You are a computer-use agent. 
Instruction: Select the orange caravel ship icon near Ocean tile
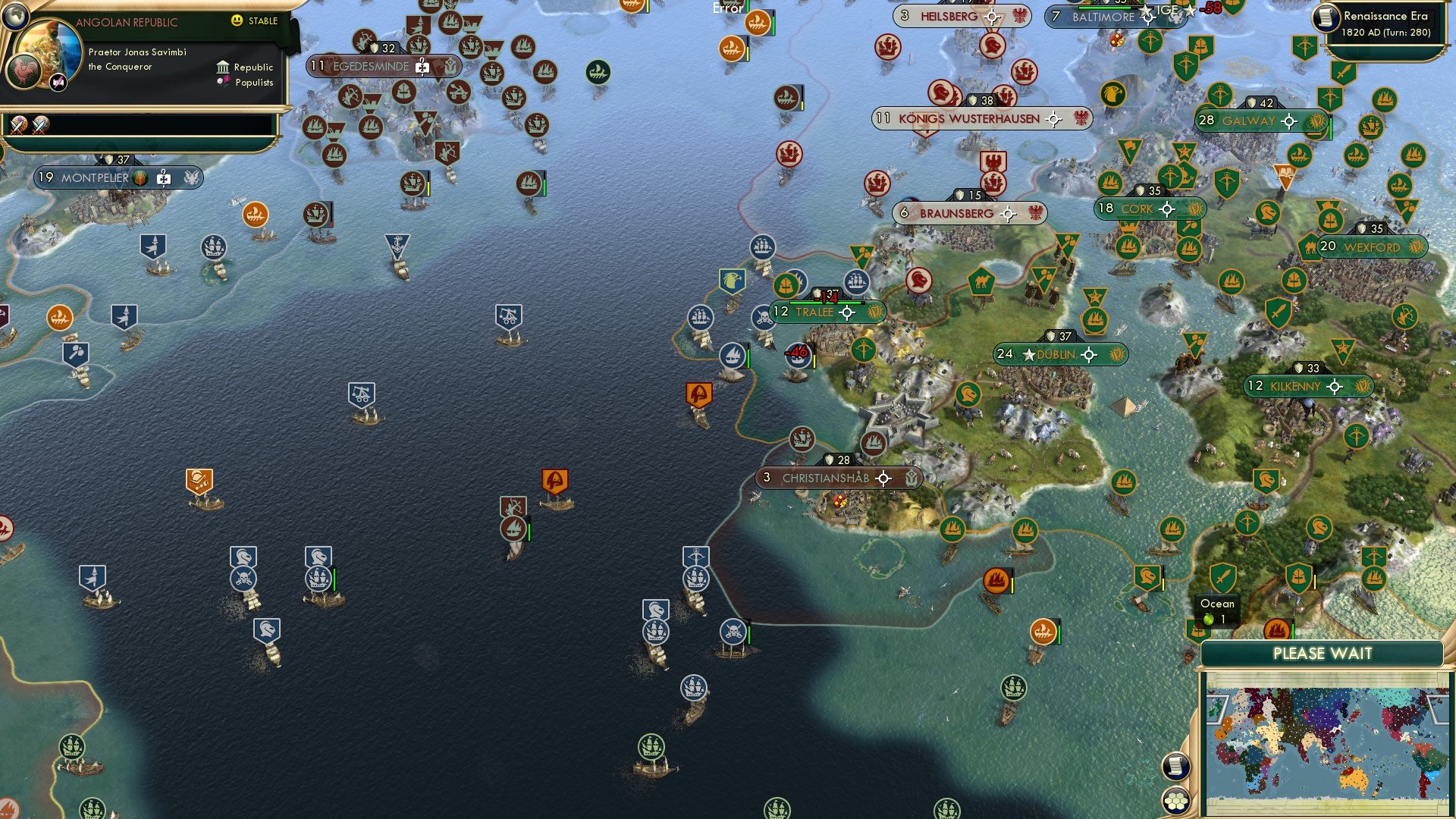click(x=1276, y=631)
